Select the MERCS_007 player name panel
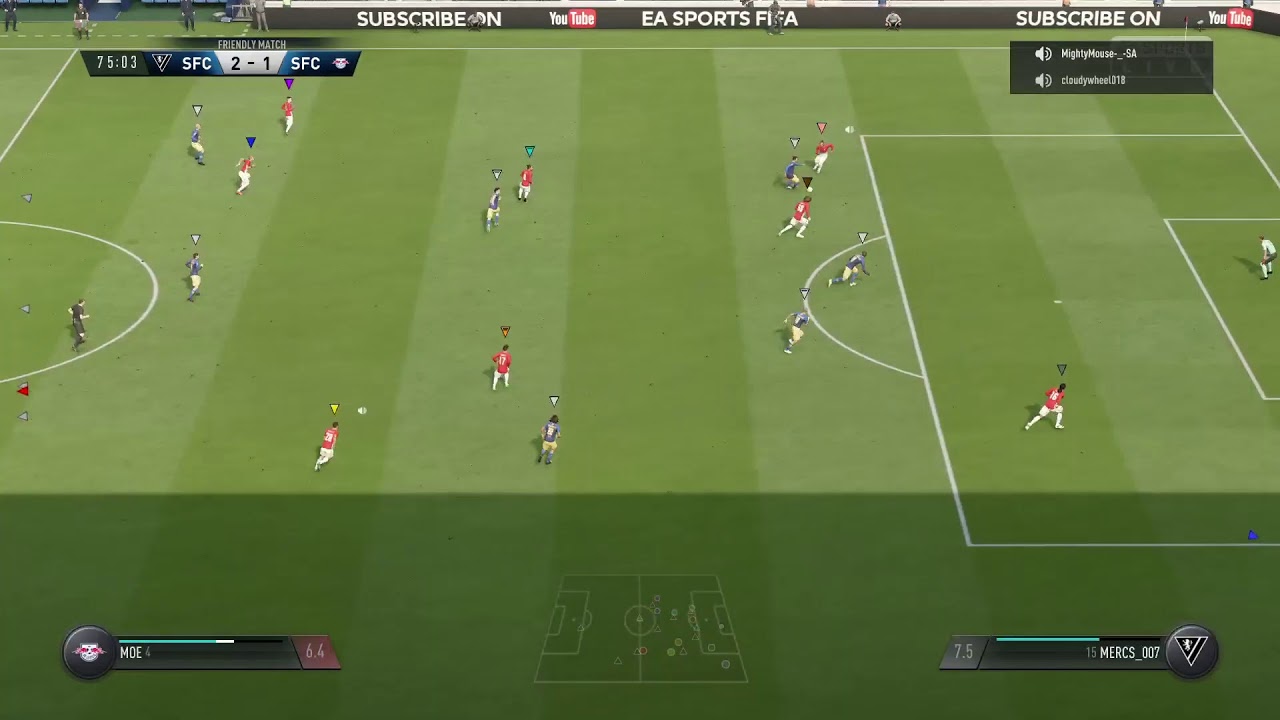Screen dimensions: 1280x720 click(x=1070, y=653)
